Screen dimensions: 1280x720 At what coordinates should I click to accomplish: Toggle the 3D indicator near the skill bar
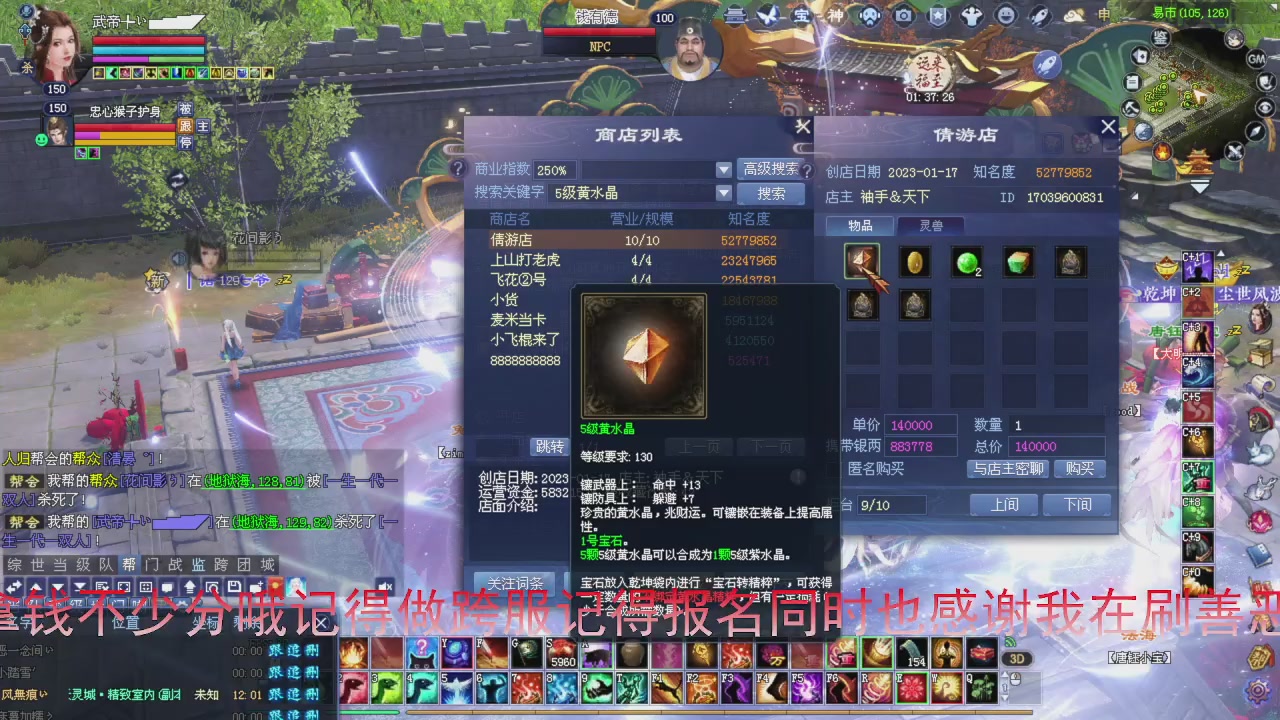pos(1017,658)
